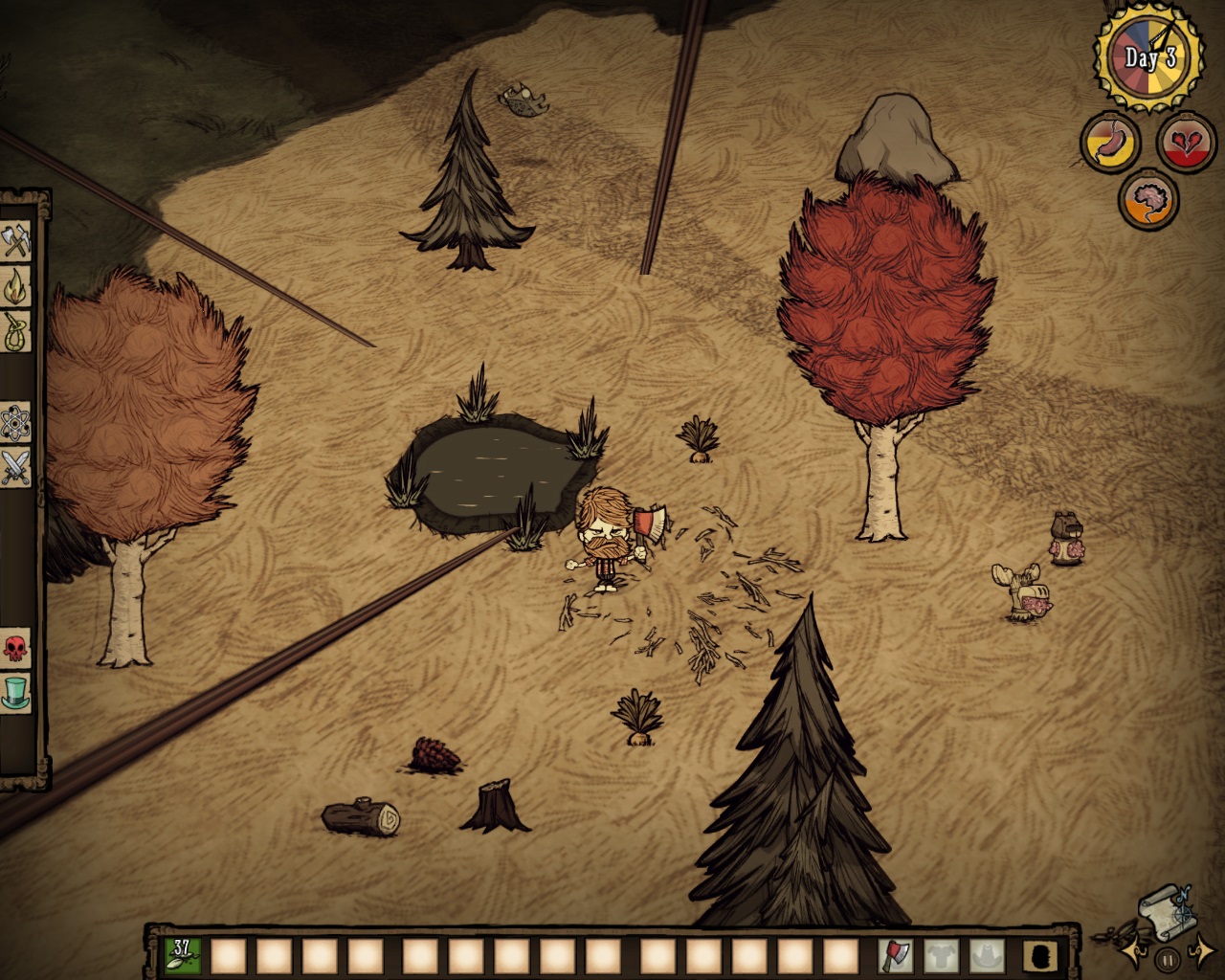The width and height of the screenshot is (1225, 980).
Task: Open the Magic tab with red skull
Action: tap(16, 648)
